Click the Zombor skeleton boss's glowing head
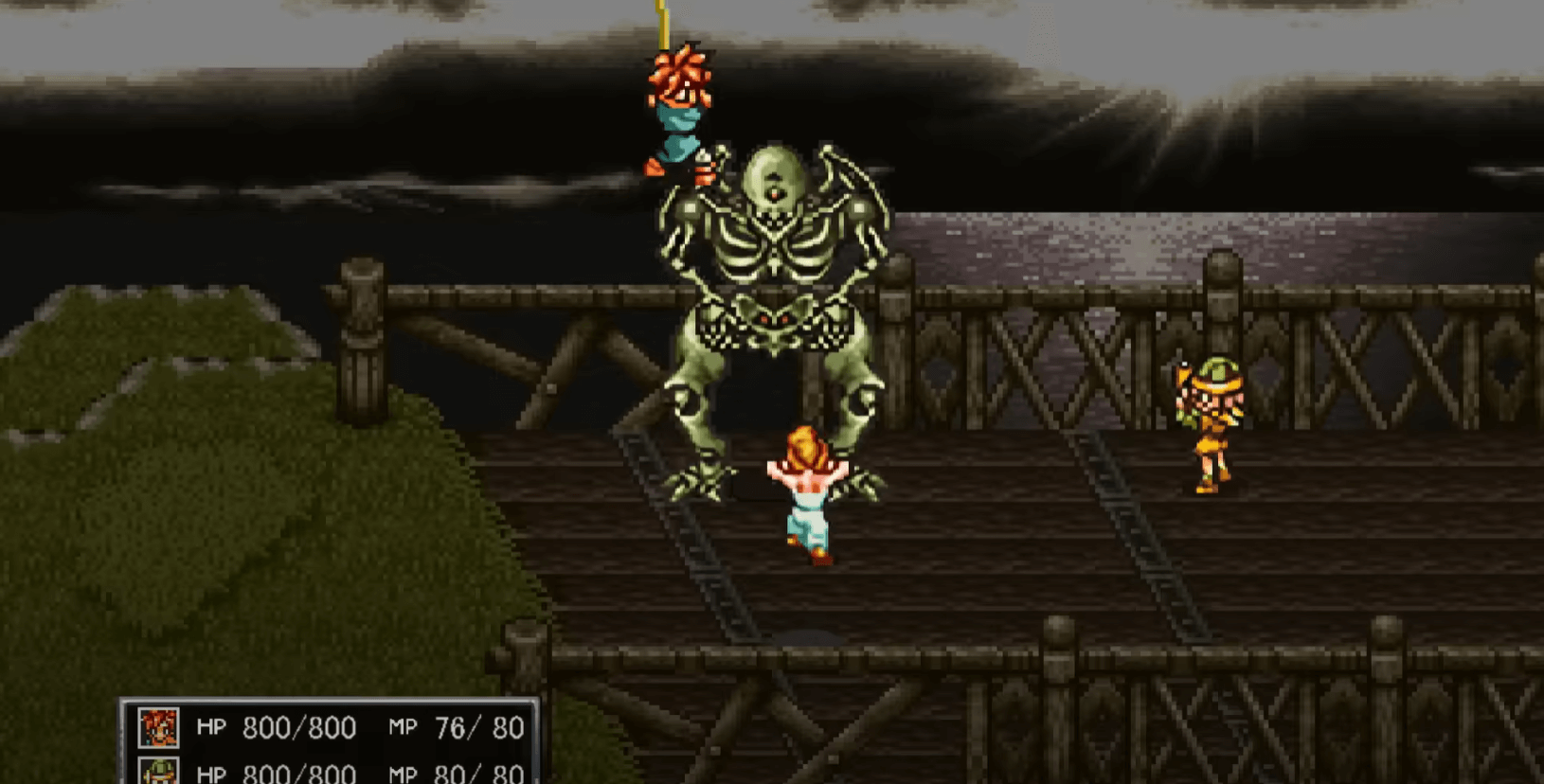 pos(775,180)
